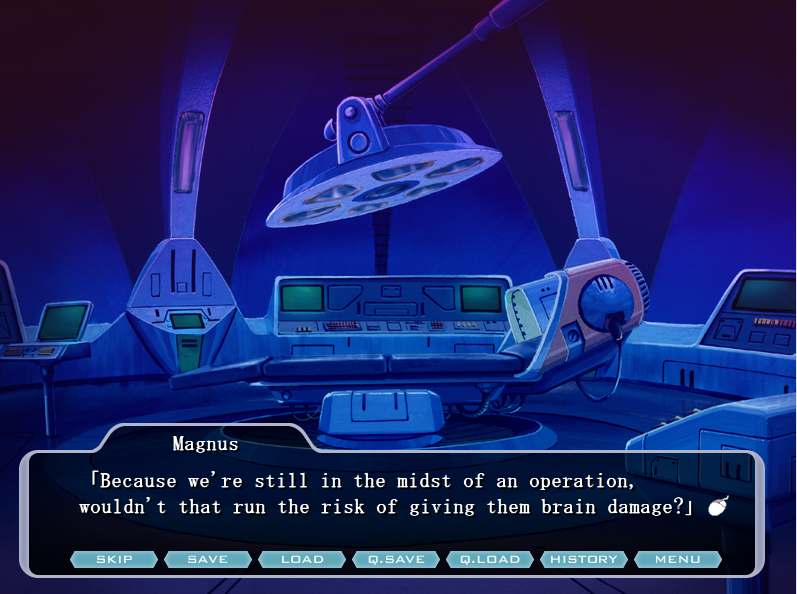Open the game MENU
Viewport: 797px width, 594px height.
678,559
